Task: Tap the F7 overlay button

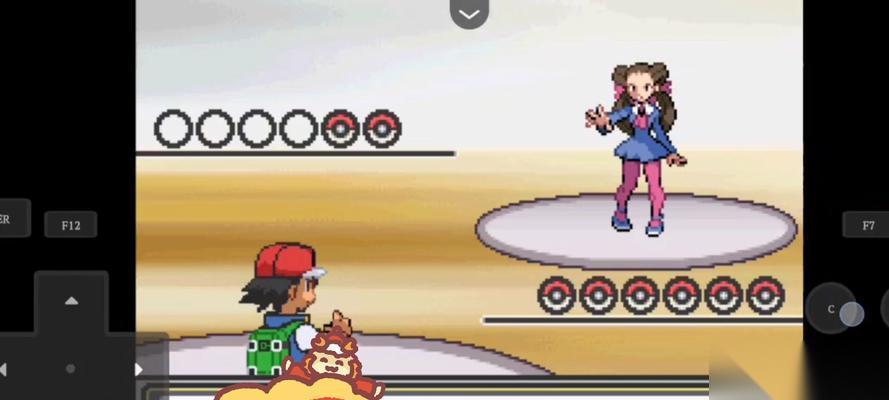Action: [866, 225]
